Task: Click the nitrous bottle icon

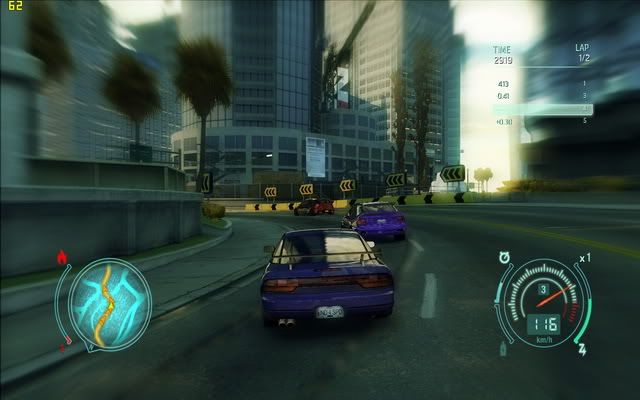Action: coord(503,348)
